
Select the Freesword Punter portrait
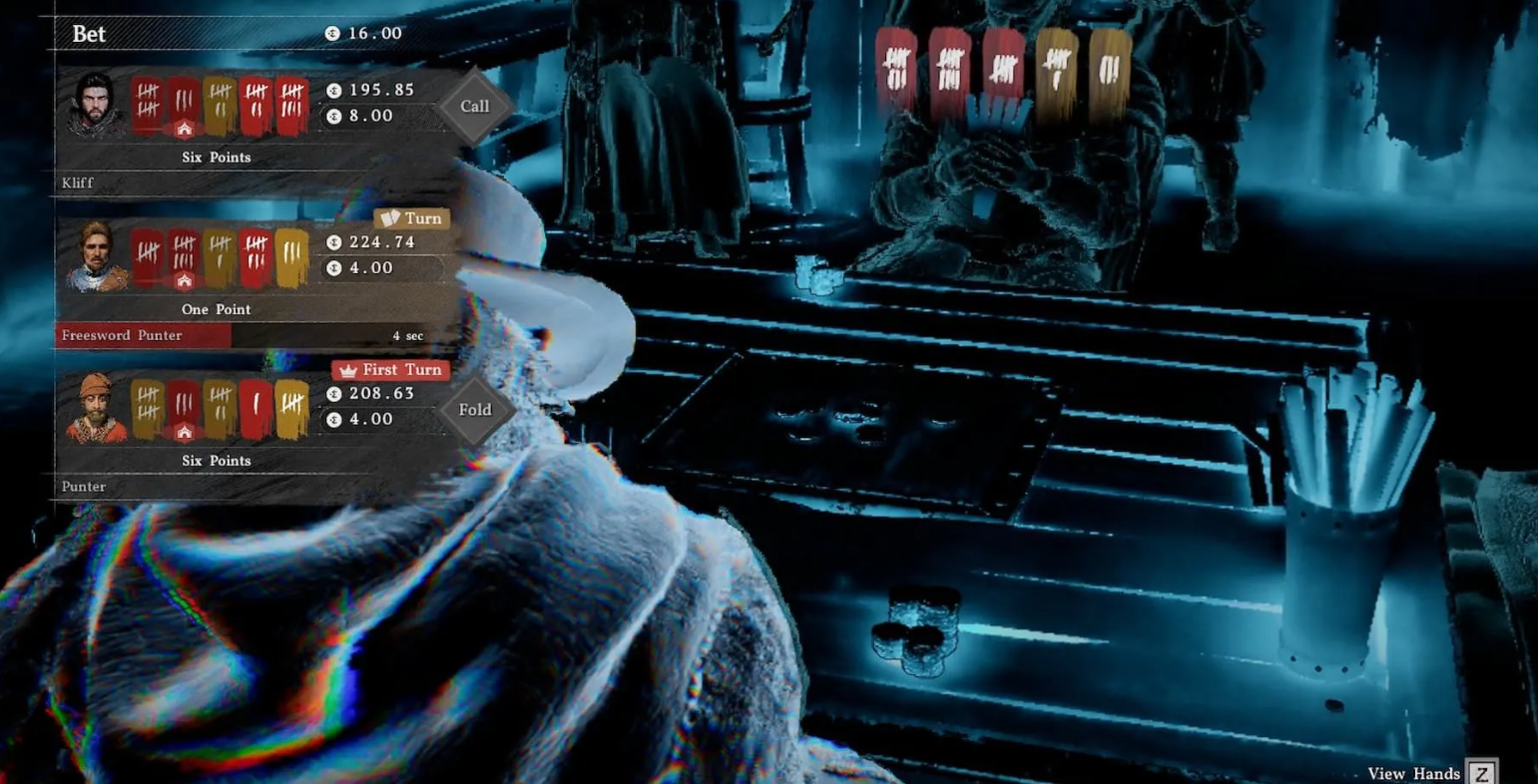click(x=95, y=257)
